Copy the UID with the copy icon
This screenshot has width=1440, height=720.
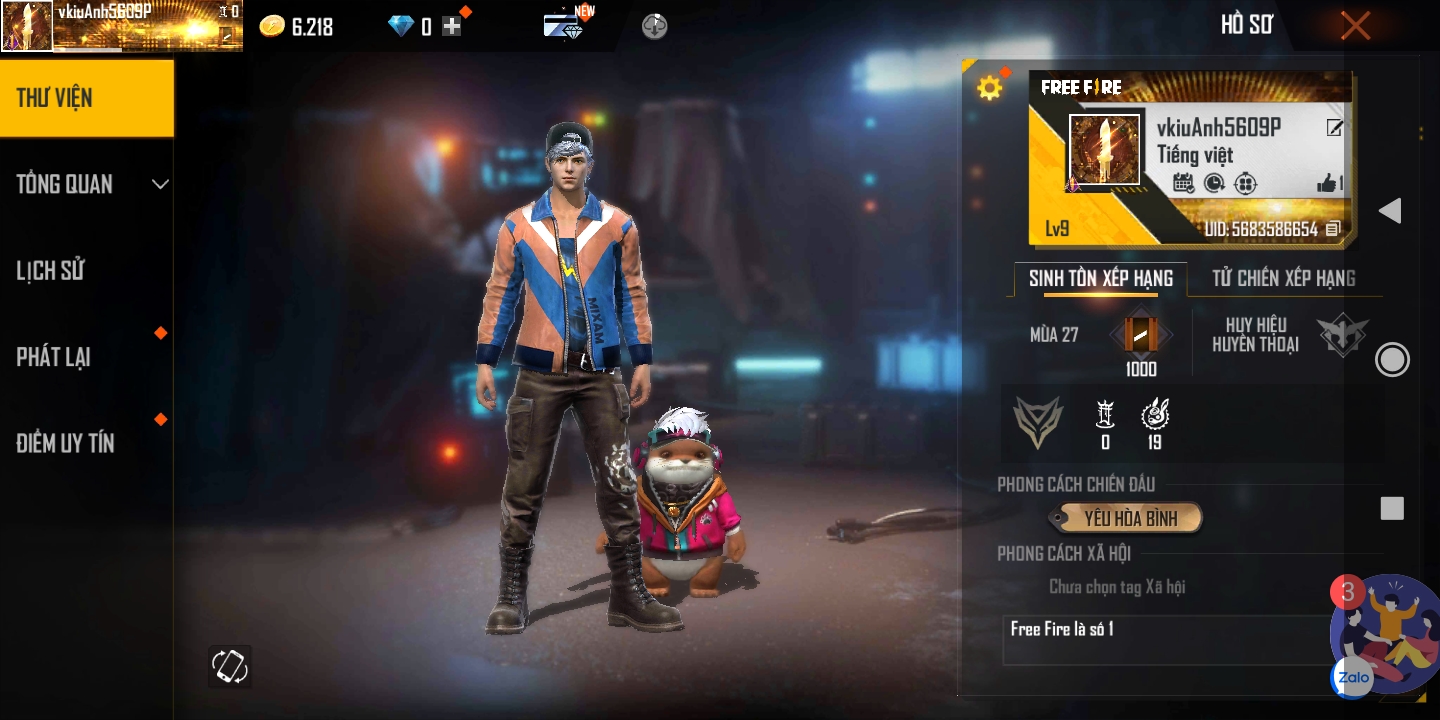click(1333, 230)
